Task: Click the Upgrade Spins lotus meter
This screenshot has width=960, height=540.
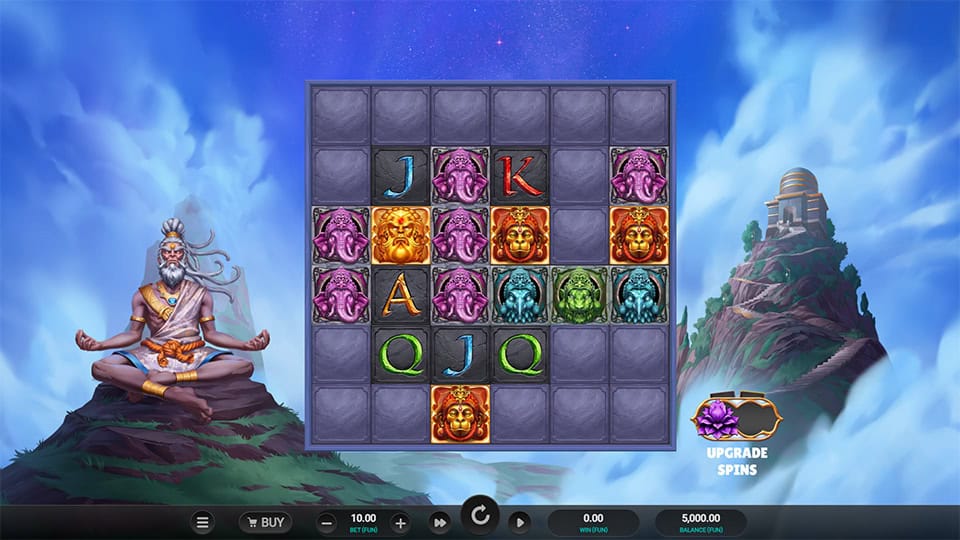Action: point(737,416)
